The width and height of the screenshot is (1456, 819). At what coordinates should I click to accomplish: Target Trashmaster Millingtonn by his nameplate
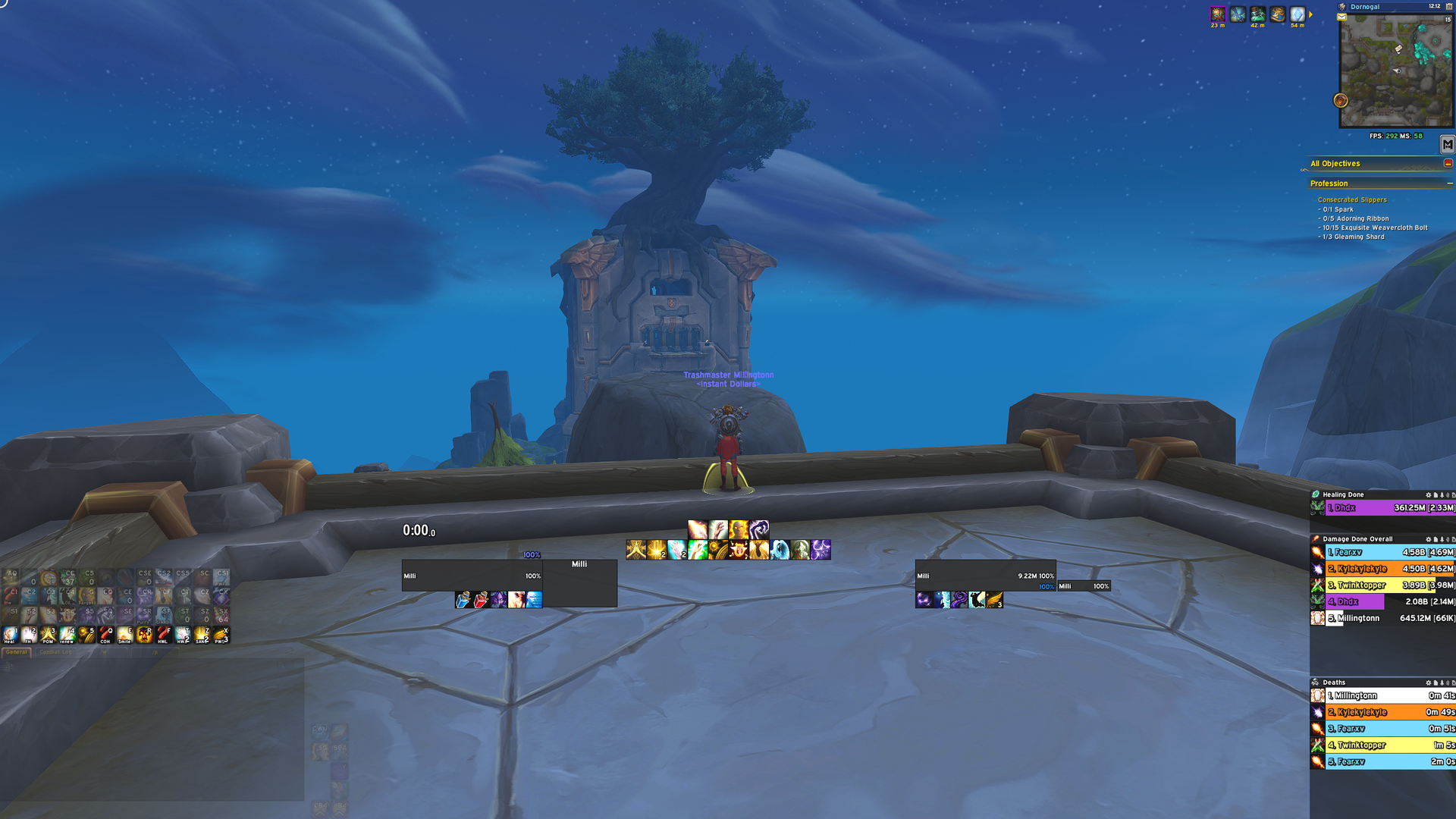pyautogui.click(x=728, y=375)
